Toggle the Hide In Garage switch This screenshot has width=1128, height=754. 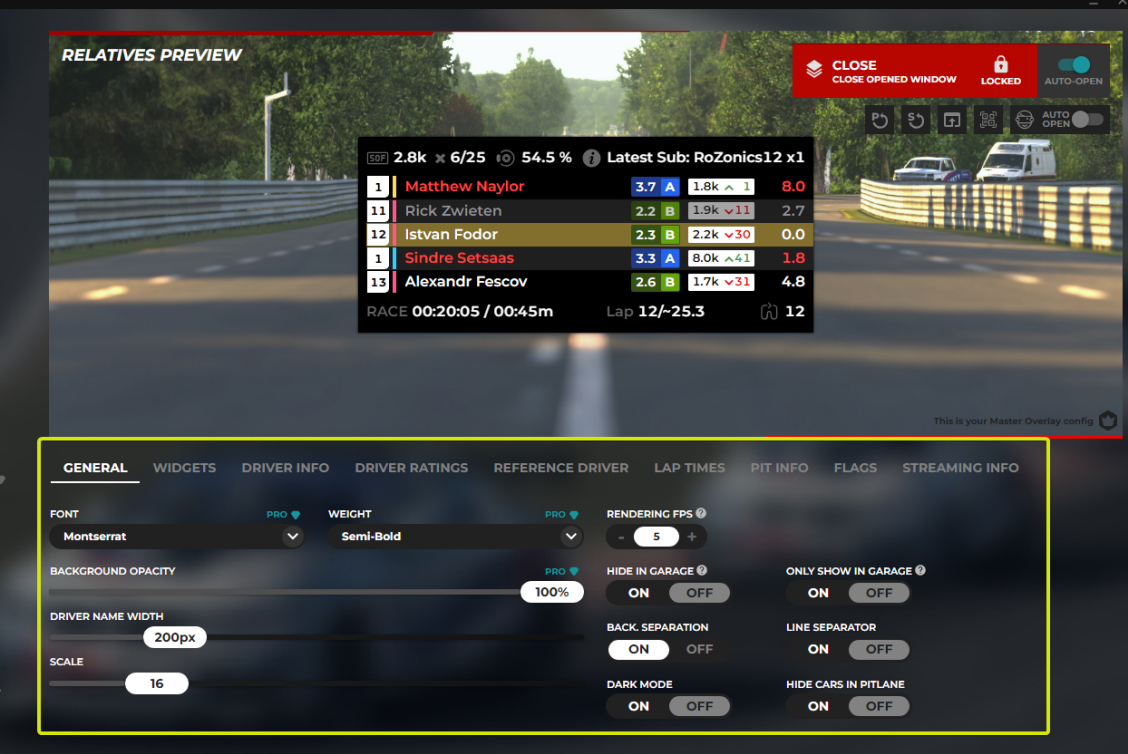pos(668,593)
